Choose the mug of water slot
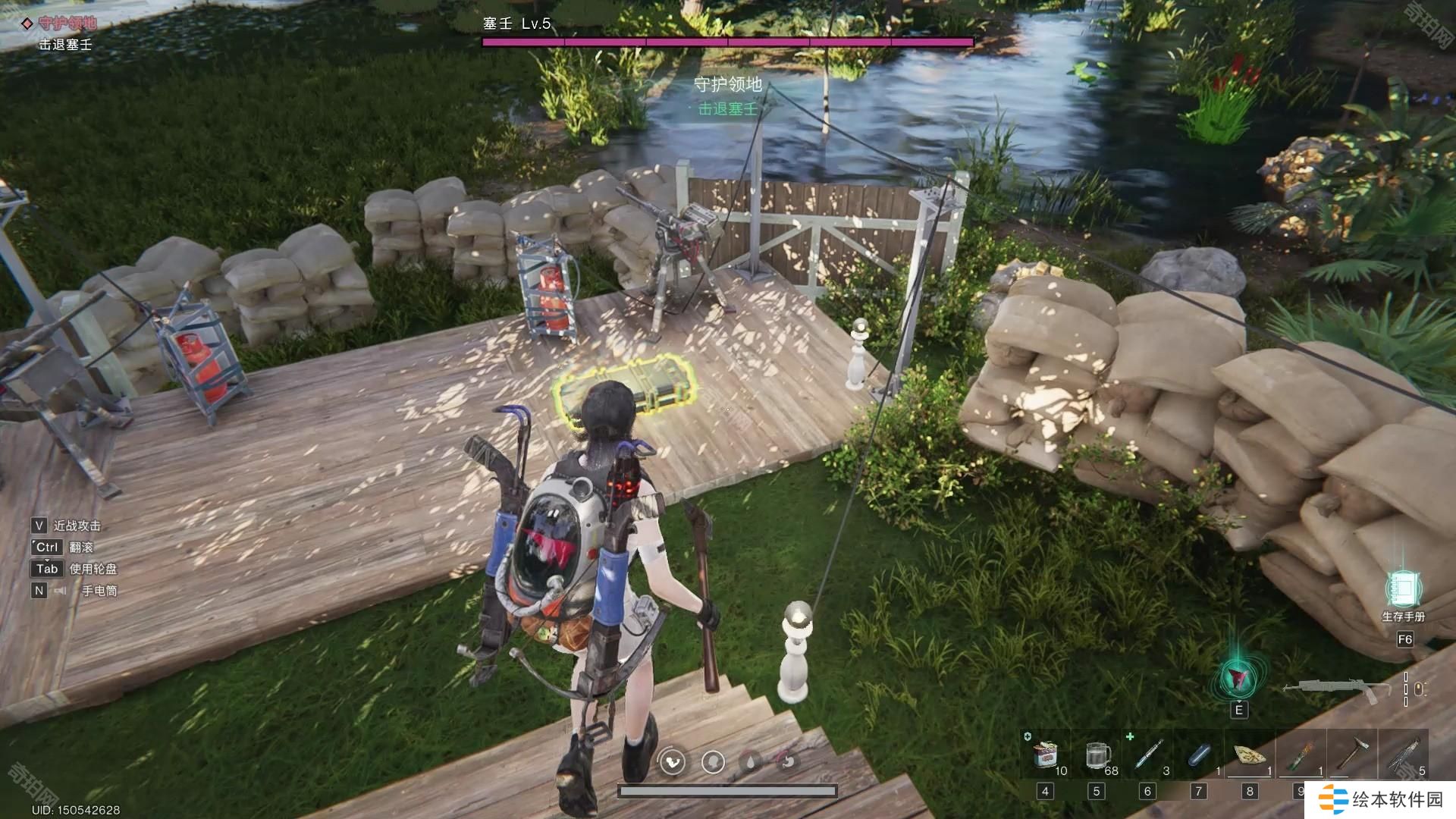 tap(1097, 756)
